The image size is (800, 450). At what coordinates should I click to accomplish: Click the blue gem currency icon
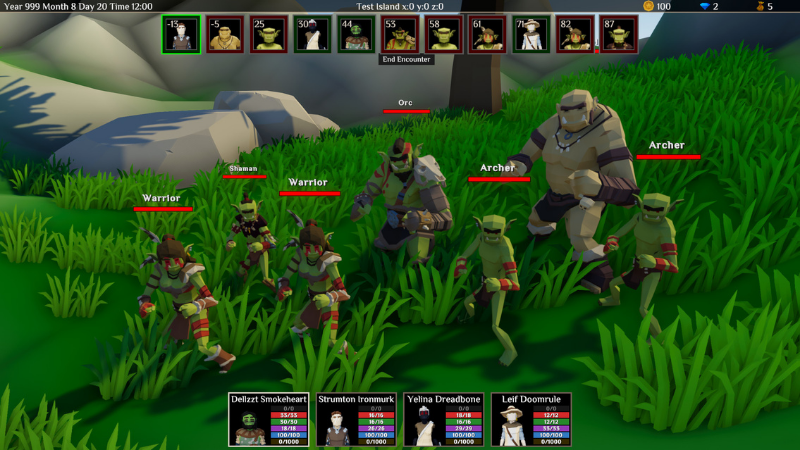(703, 7)
